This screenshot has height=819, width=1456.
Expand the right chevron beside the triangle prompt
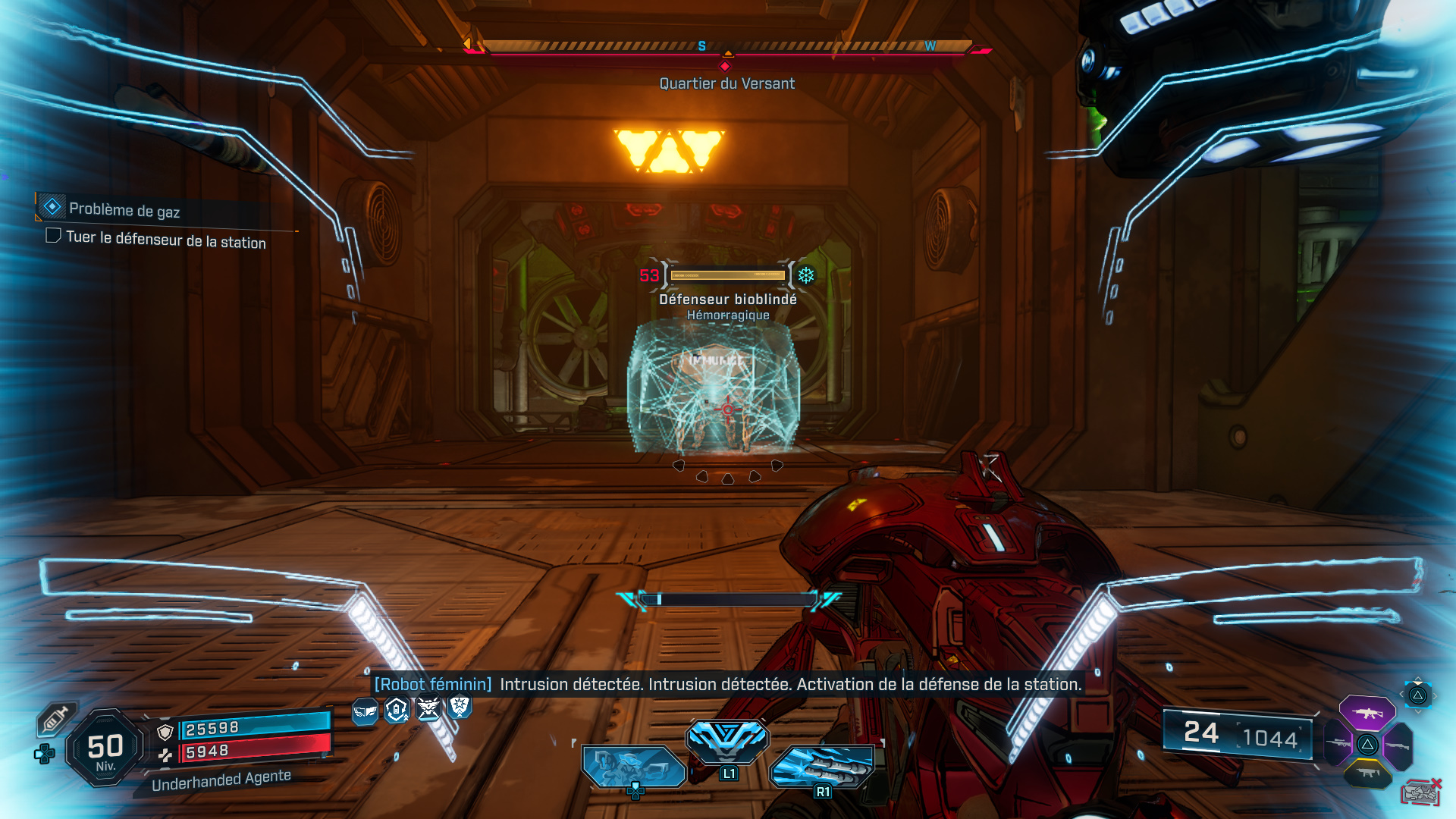pos(1436,695)
